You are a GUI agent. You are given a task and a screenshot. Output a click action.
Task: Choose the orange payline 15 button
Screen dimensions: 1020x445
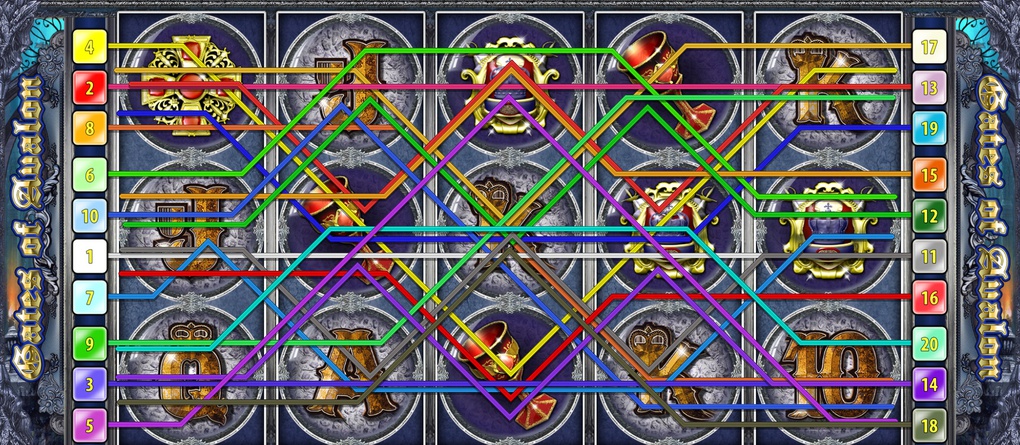pos(929,175)
